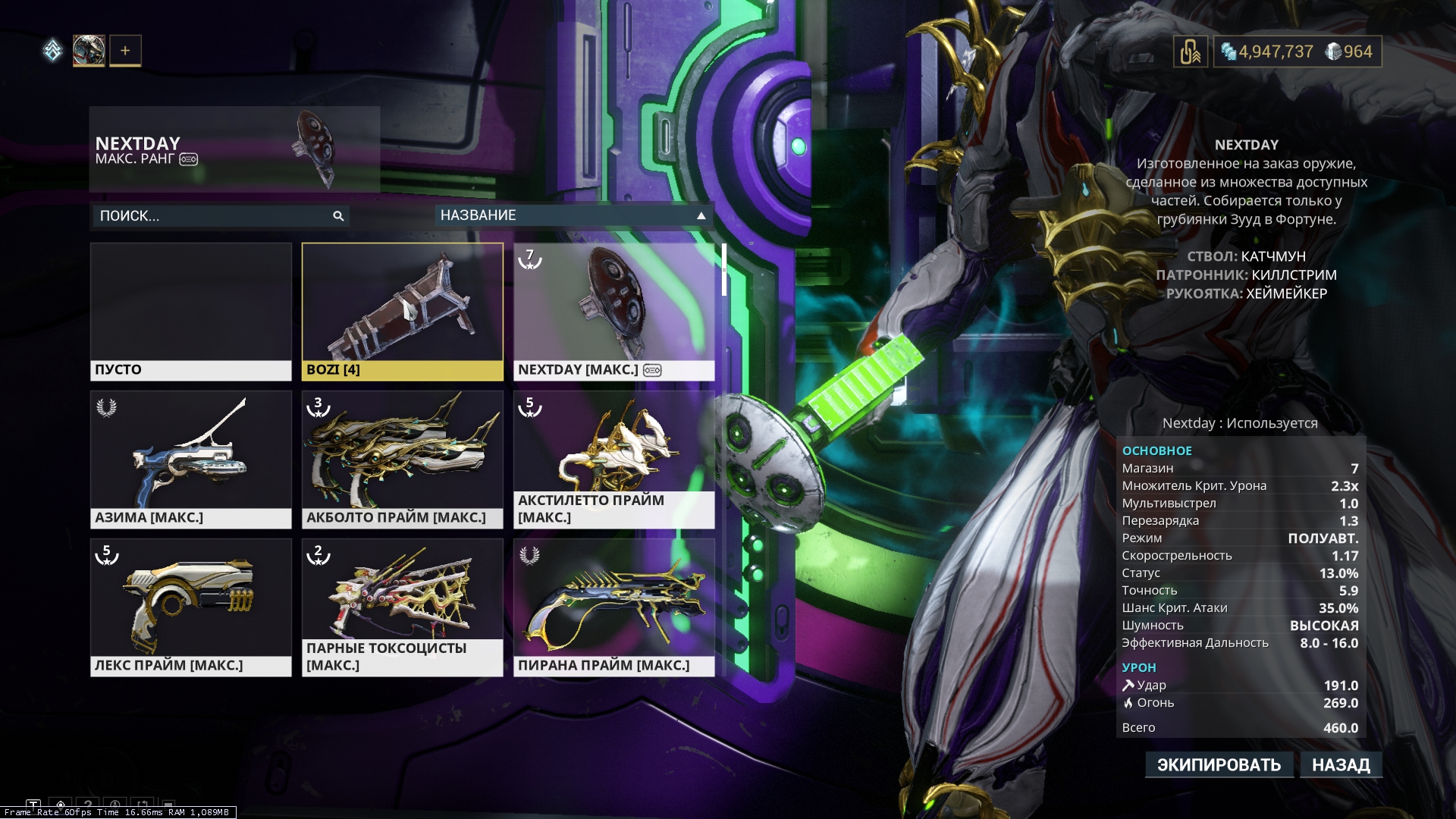Select the ЛЕКС ПРАЙМ [МАКС.] pistol
1456x819 pixels.
[190, 607]
